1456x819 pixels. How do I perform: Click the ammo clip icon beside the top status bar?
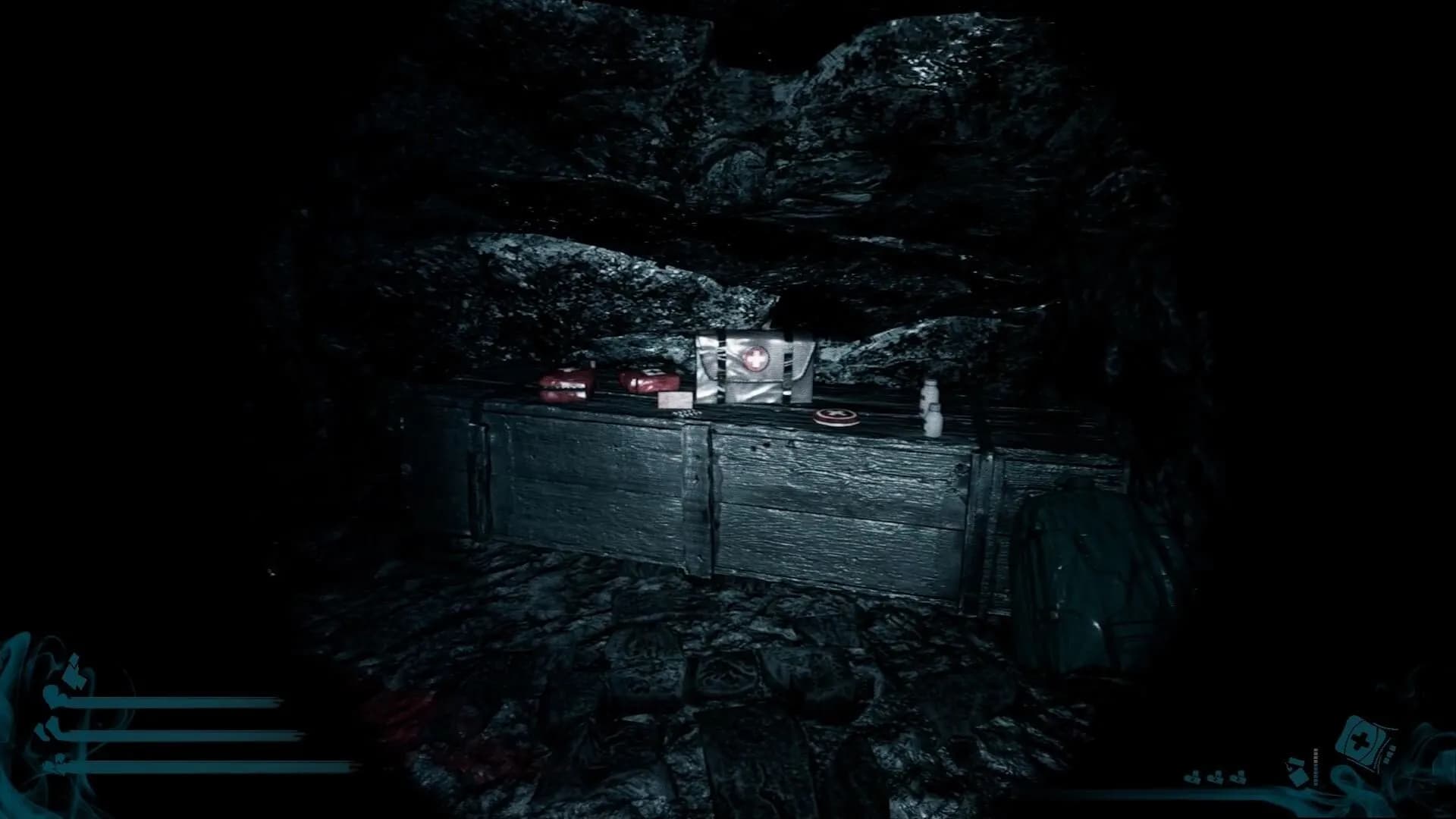(x=74, y=670)
